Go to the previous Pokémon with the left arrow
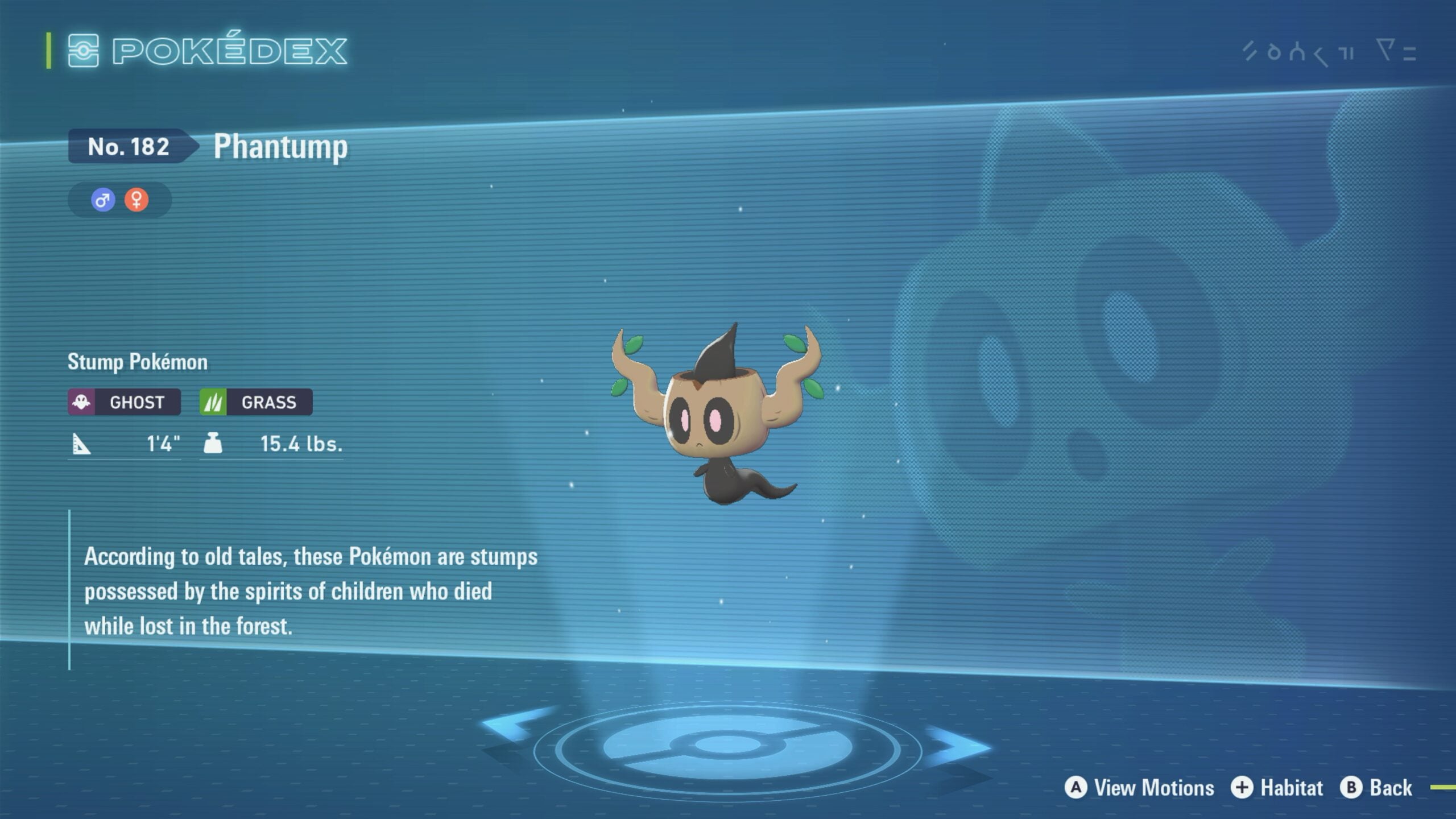This screenshot has width=1456, height=819. click(514, 725)
